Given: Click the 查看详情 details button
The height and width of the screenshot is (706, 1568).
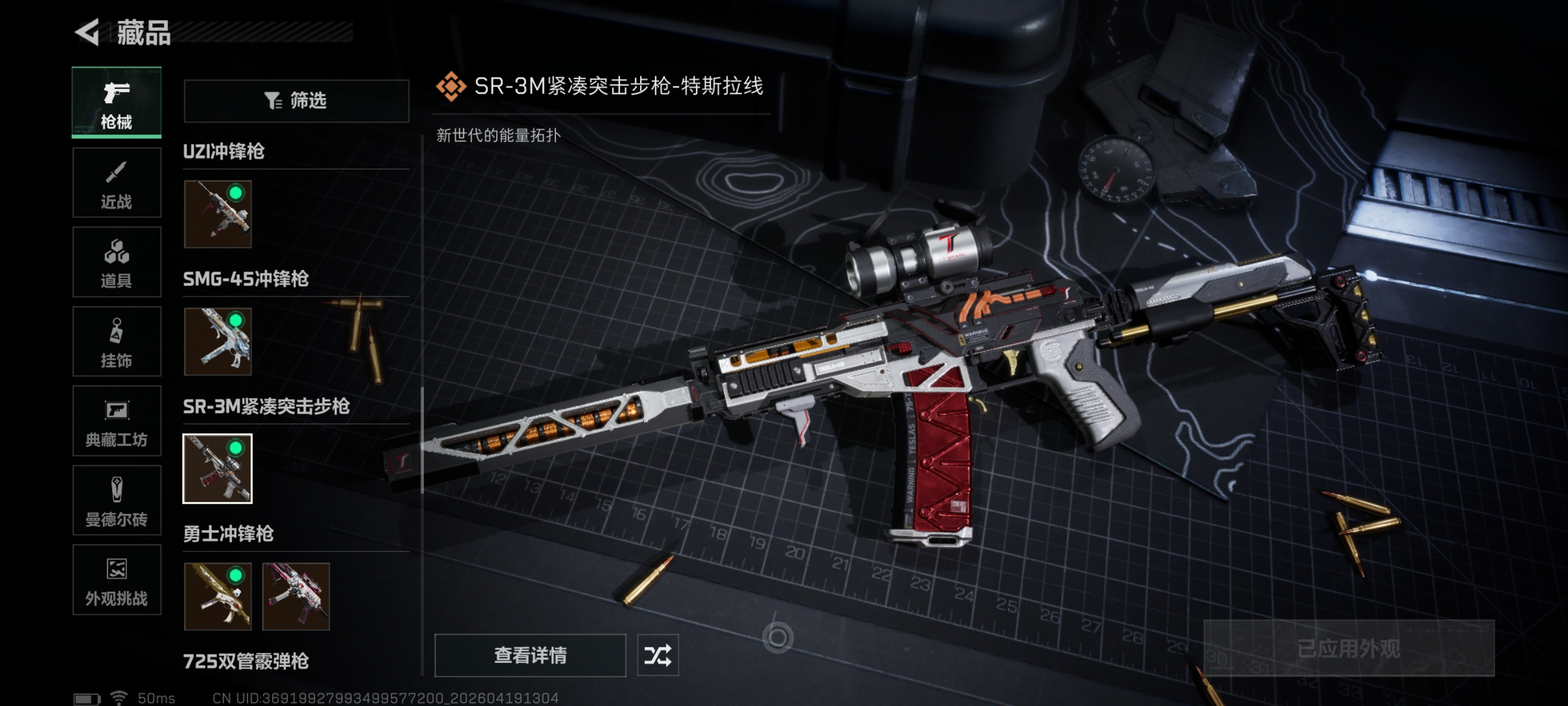Looking at the screenshot, I should tap(530, 655).
